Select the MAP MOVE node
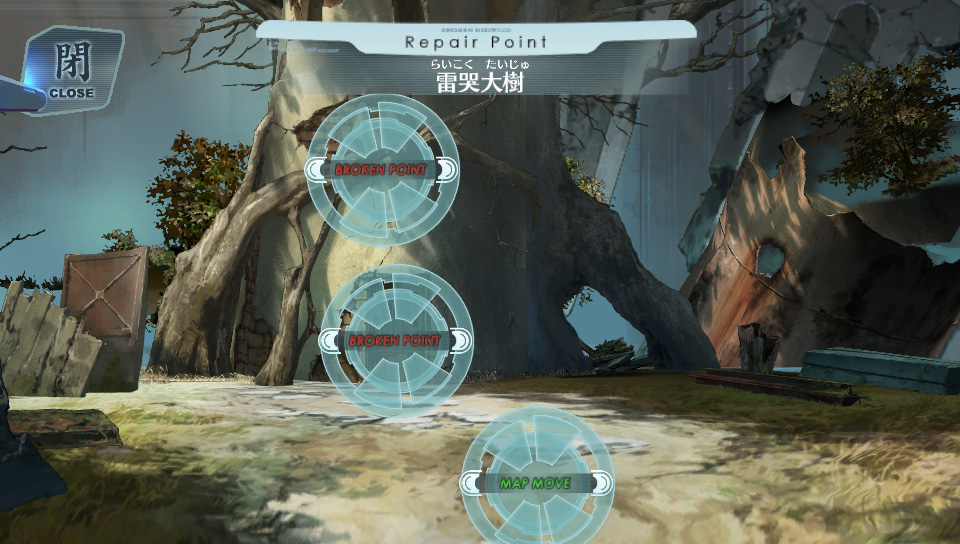The width and height of the screenshot is (960, 544). pyautogui.click(x=536, y=483)
